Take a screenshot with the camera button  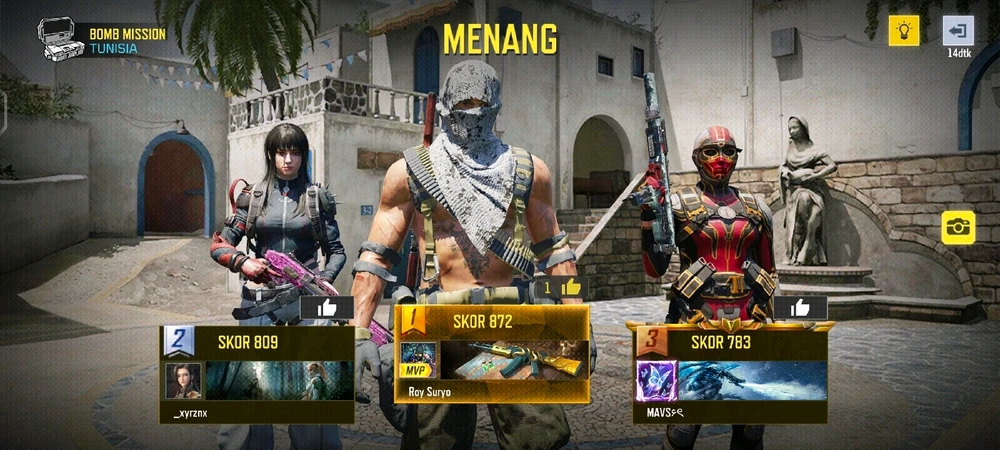click(958, 227)
